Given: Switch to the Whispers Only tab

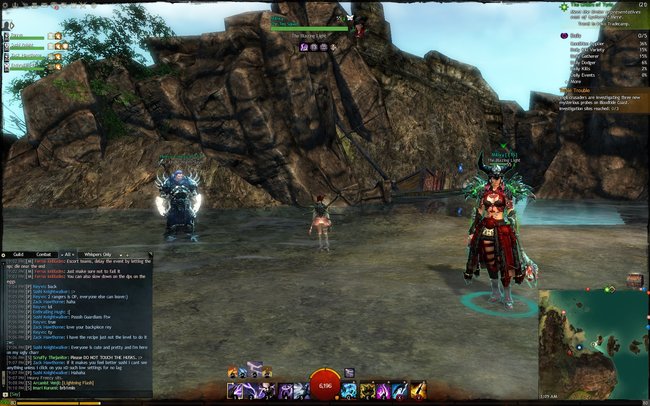Looking at the screenshot, I should (93, 254).
